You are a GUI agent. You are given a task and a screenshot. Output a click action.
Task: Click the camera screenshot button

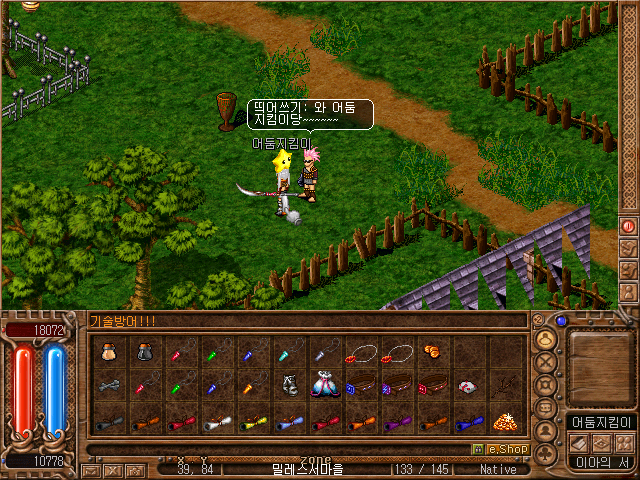click(134, 469)
